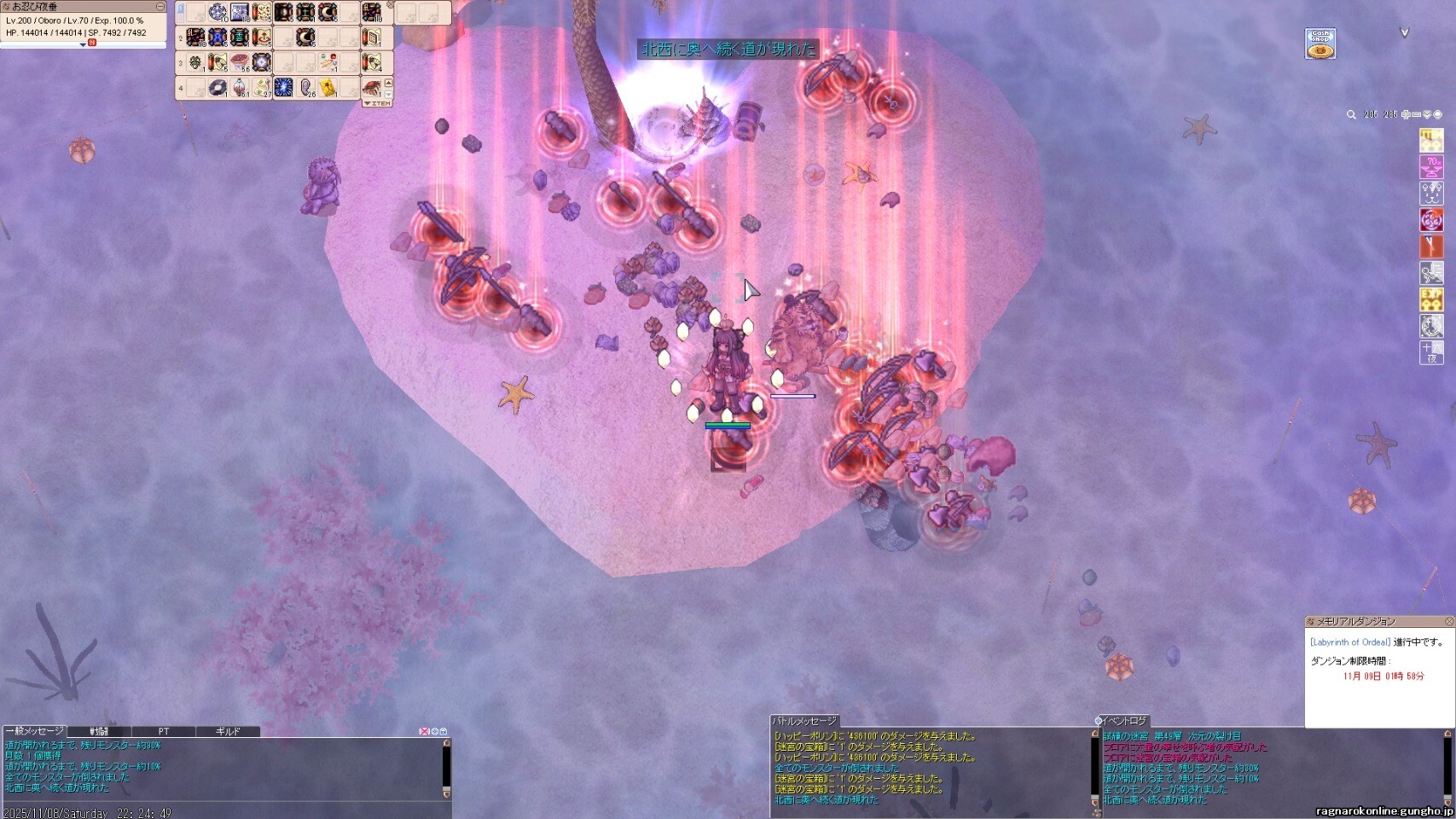
Task: Click the pink 70% weight scale icon
Action: (1430, 166)
